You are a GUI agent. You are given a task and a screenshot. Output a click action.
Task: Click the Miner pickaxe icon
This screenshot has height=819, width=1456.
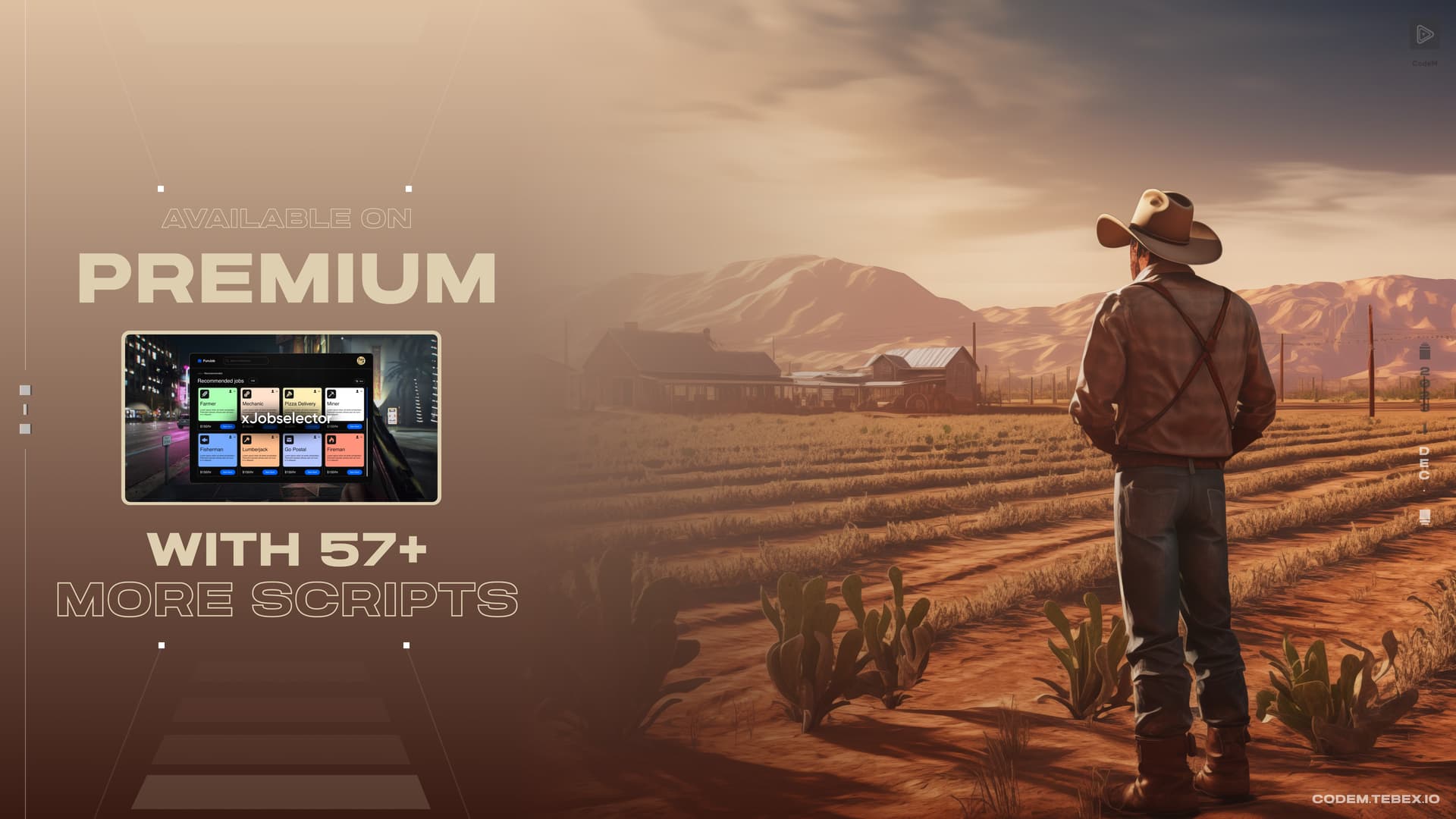pos(331,394)
